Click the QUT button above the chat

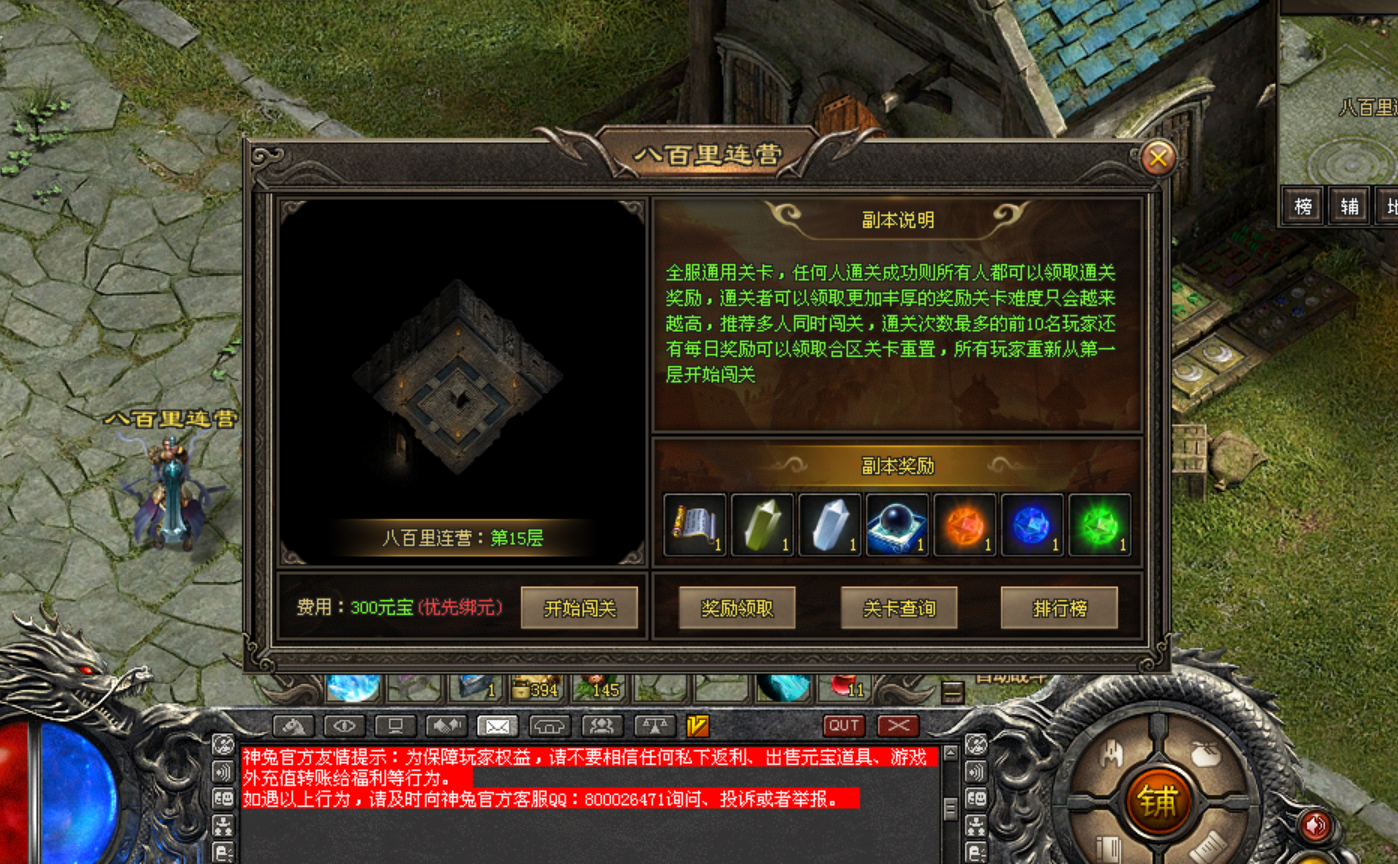tap(844, 726)
